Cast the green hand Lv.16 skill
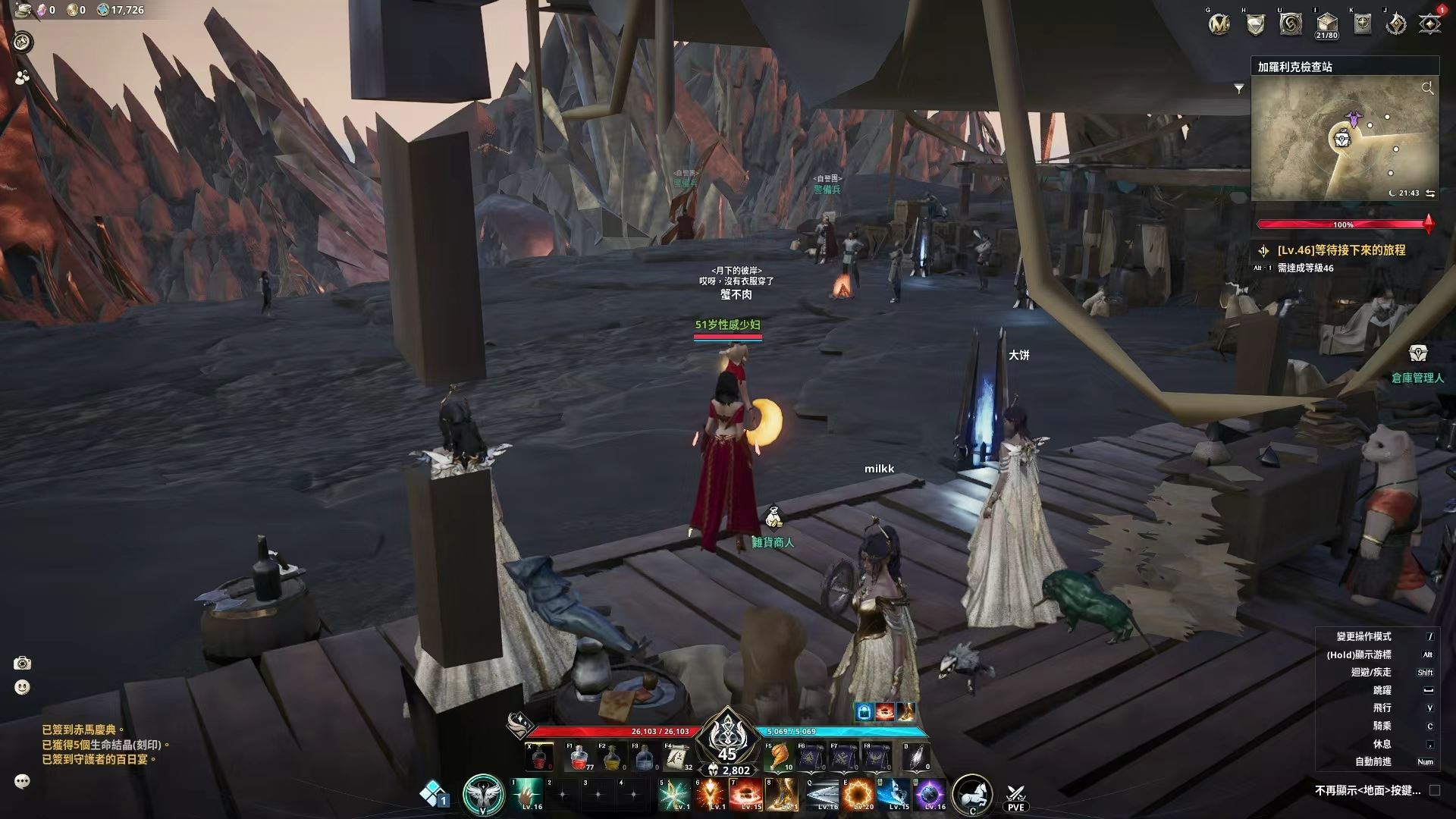Screen dimensions: 1456x819 pos(528,795)
